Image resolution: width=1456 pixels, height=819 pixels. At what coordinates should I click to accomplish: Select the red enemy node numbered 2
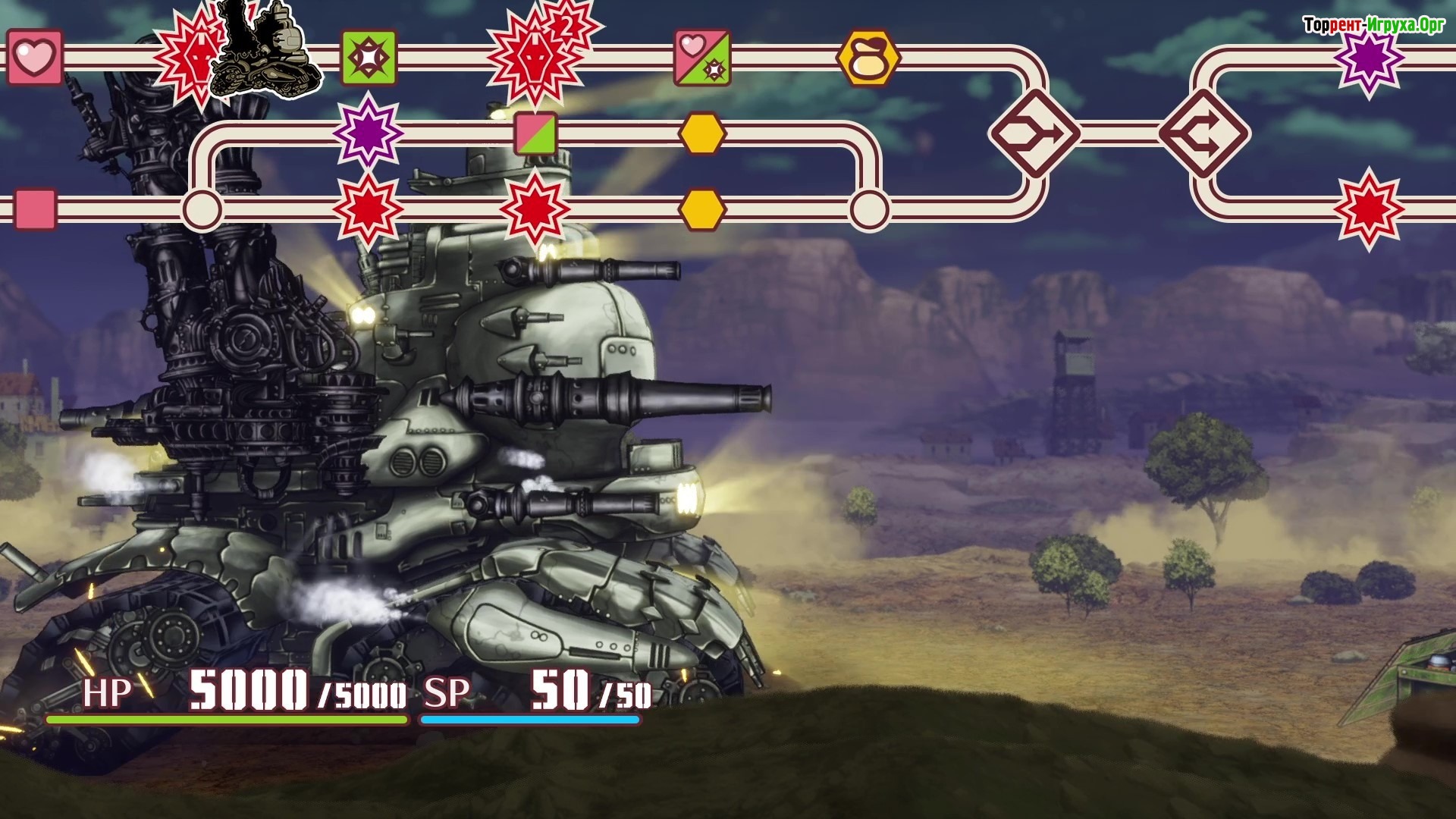point(537,56)
